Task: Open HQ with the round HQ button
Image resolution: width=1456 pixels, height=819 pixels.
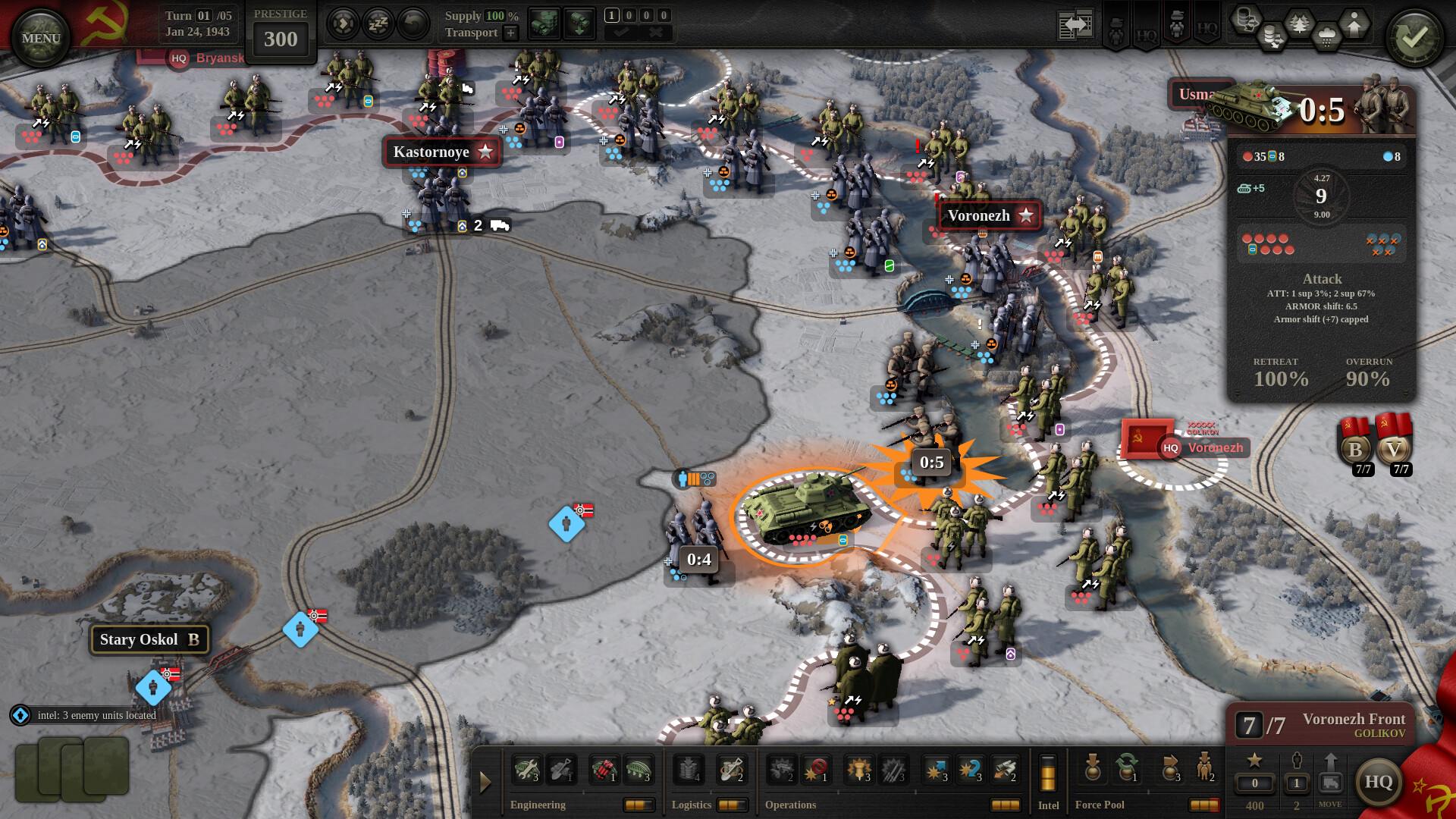Action: pos(1380,782)
